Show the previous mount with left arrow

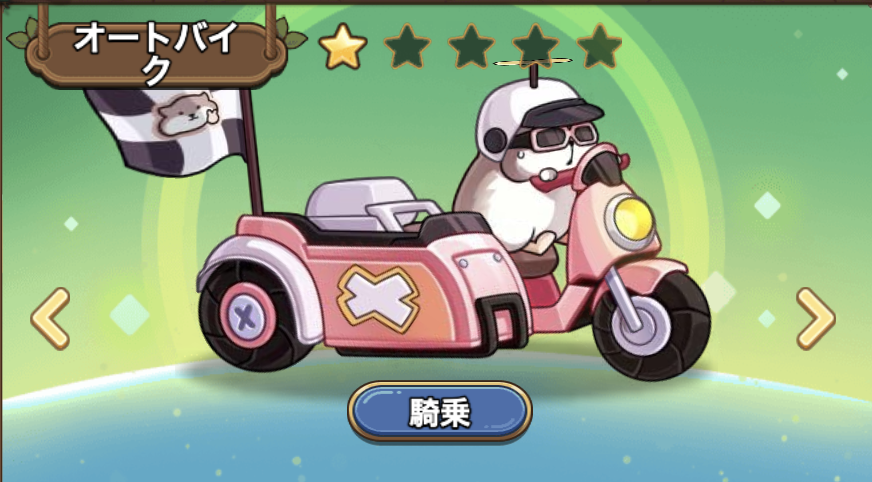50,318
